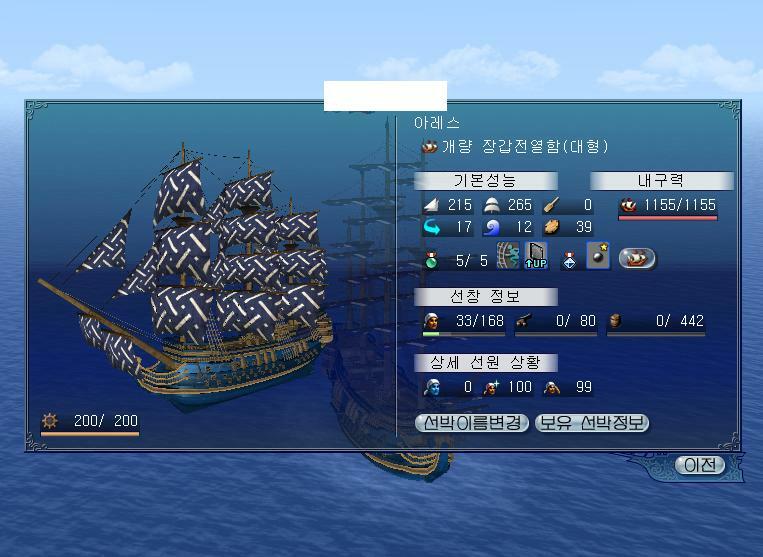This screenshot has width=763, height=557.
Task: Go back with the 이전 button
Action: pyautogui.click(x=700, y=465)
